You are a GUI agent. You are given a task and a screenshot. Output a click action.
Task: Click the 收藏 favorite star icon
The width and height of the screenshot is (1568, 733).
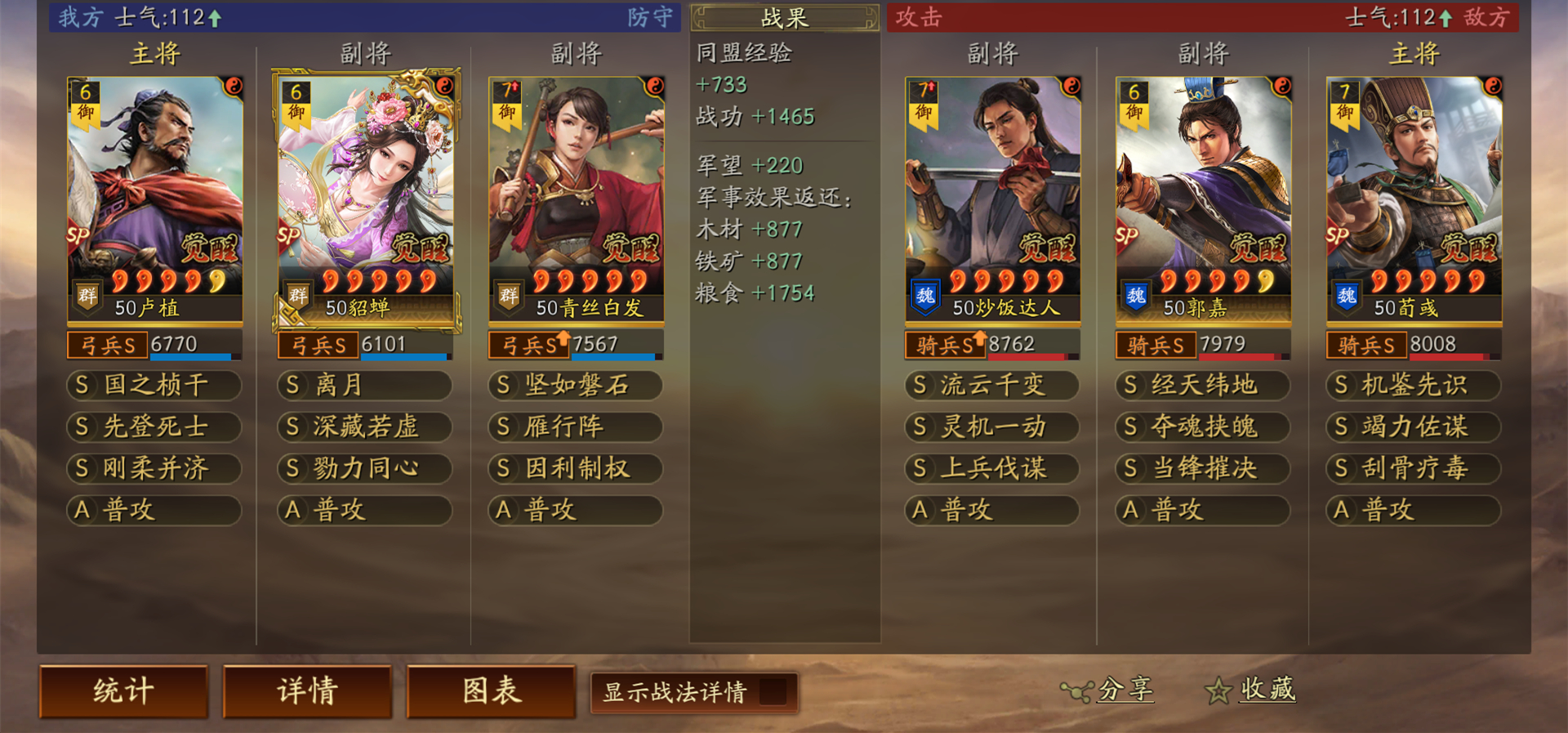point(1218,691)
